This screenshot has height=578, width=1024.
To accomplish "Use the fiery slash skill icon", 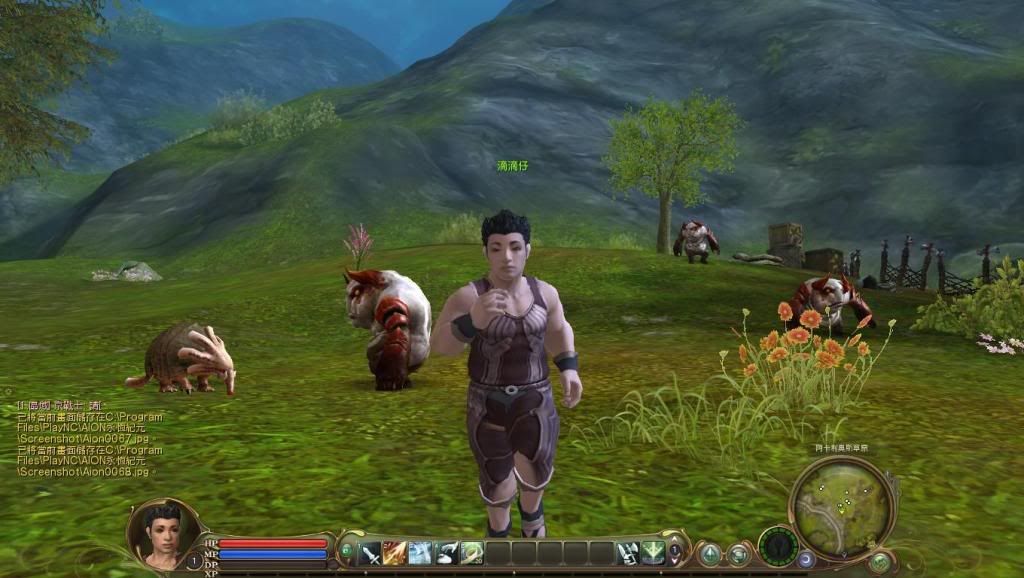I will [x=395, y=552].
